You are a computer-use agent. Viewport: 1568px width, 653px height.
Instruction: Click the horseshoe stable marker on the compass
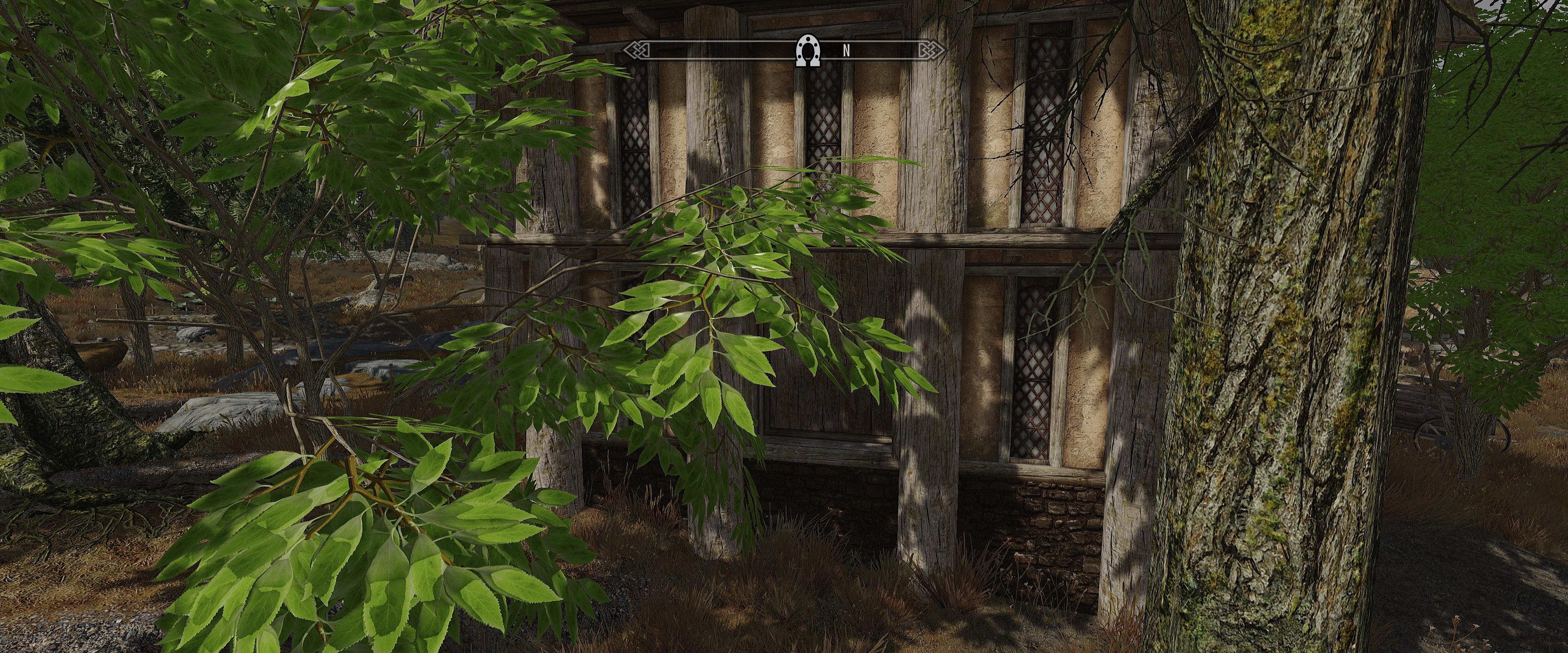click(x=808, y=51)
